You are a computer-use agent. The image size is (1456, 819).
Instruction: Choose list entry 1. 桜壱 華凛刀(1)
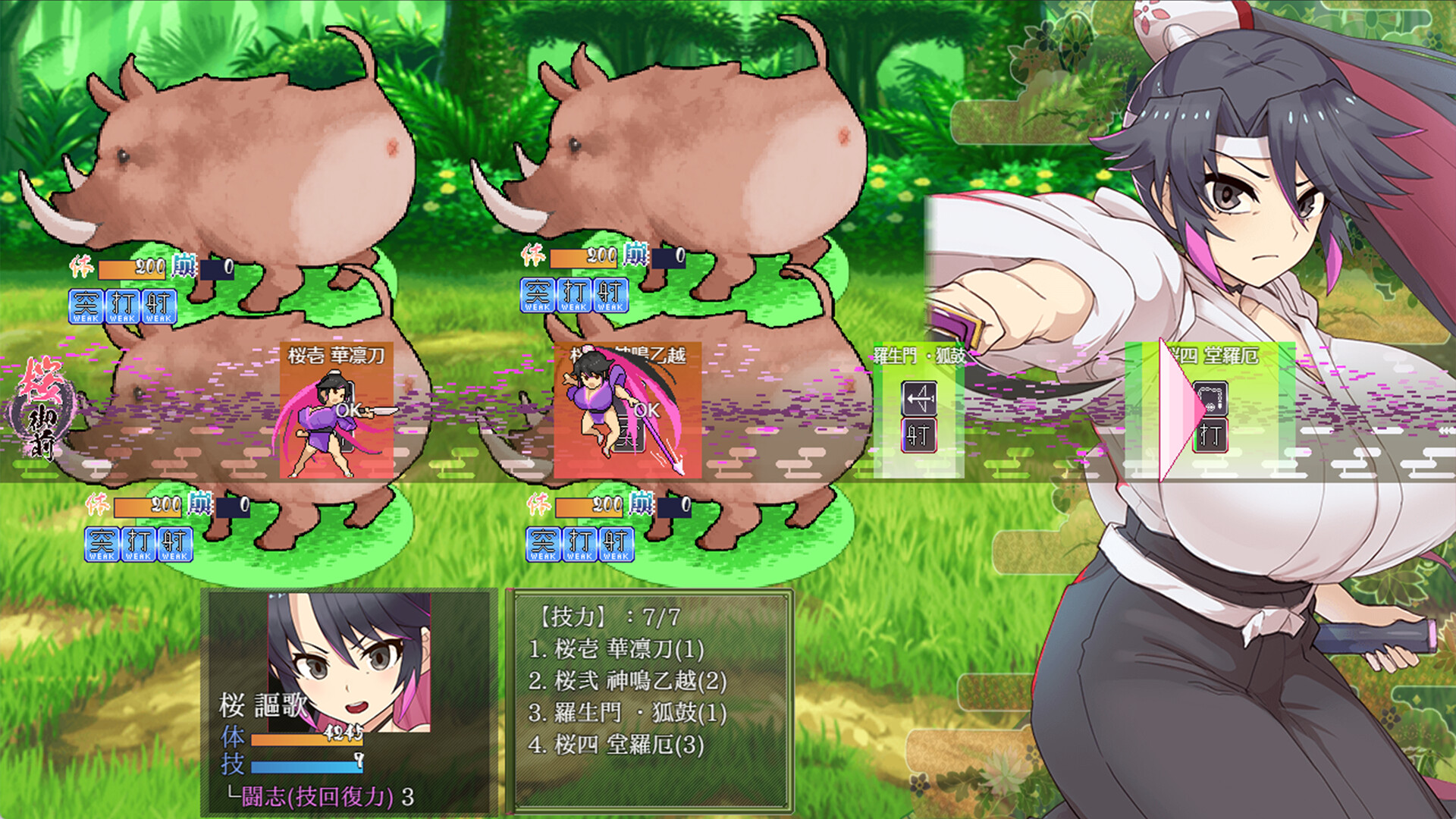pyautogui.click(x=616, y=649)
